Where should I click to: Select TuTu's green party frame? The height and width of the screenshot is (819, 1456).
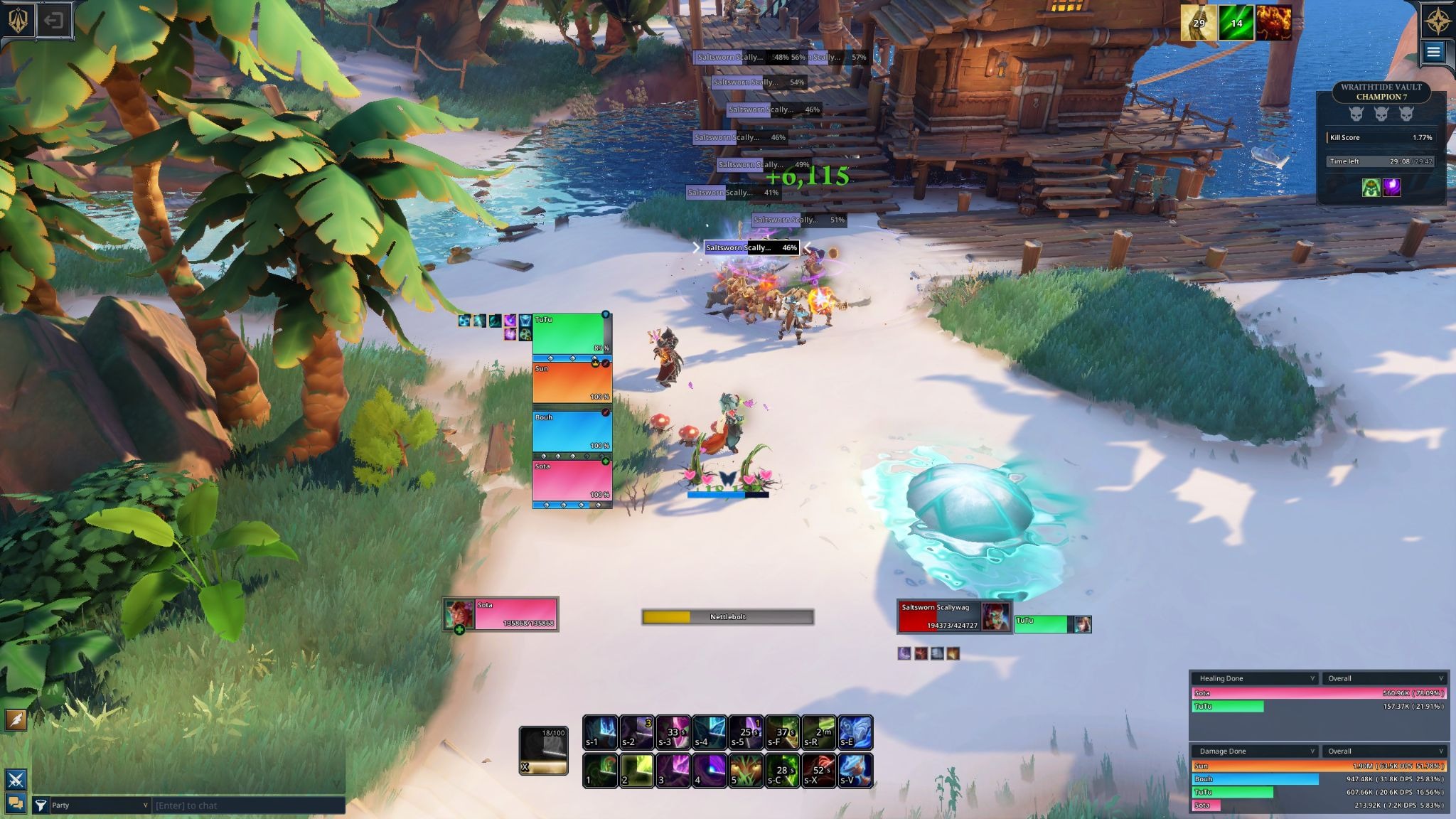click(569, 333)
